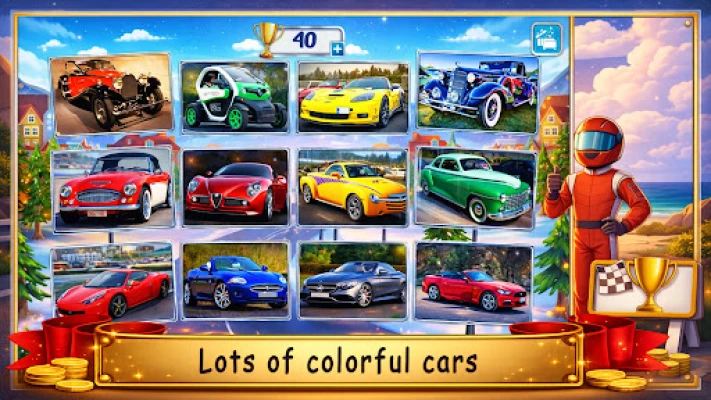Select the red and white classic convertible
711x400 pixels.
[x=113, y=188]
